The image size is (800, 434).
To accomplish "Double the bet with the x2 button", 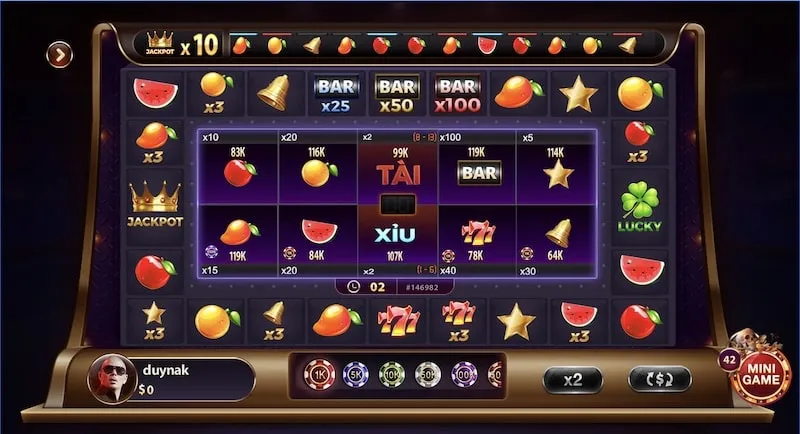I will click(x=573, y=379).
